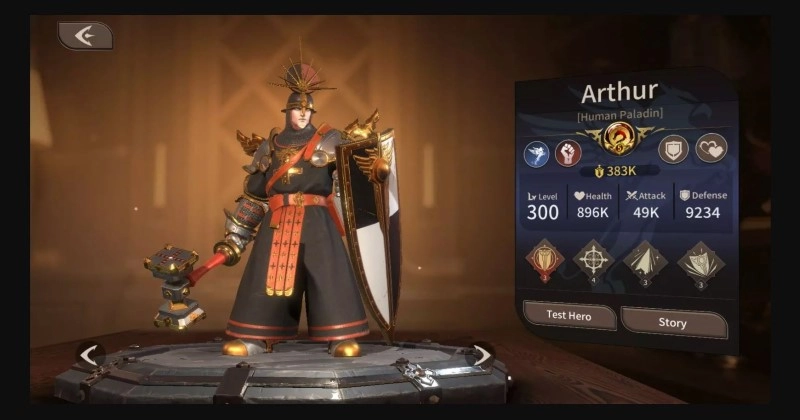Open the Test Hero mode
The image size is (800, 420).
568,316
